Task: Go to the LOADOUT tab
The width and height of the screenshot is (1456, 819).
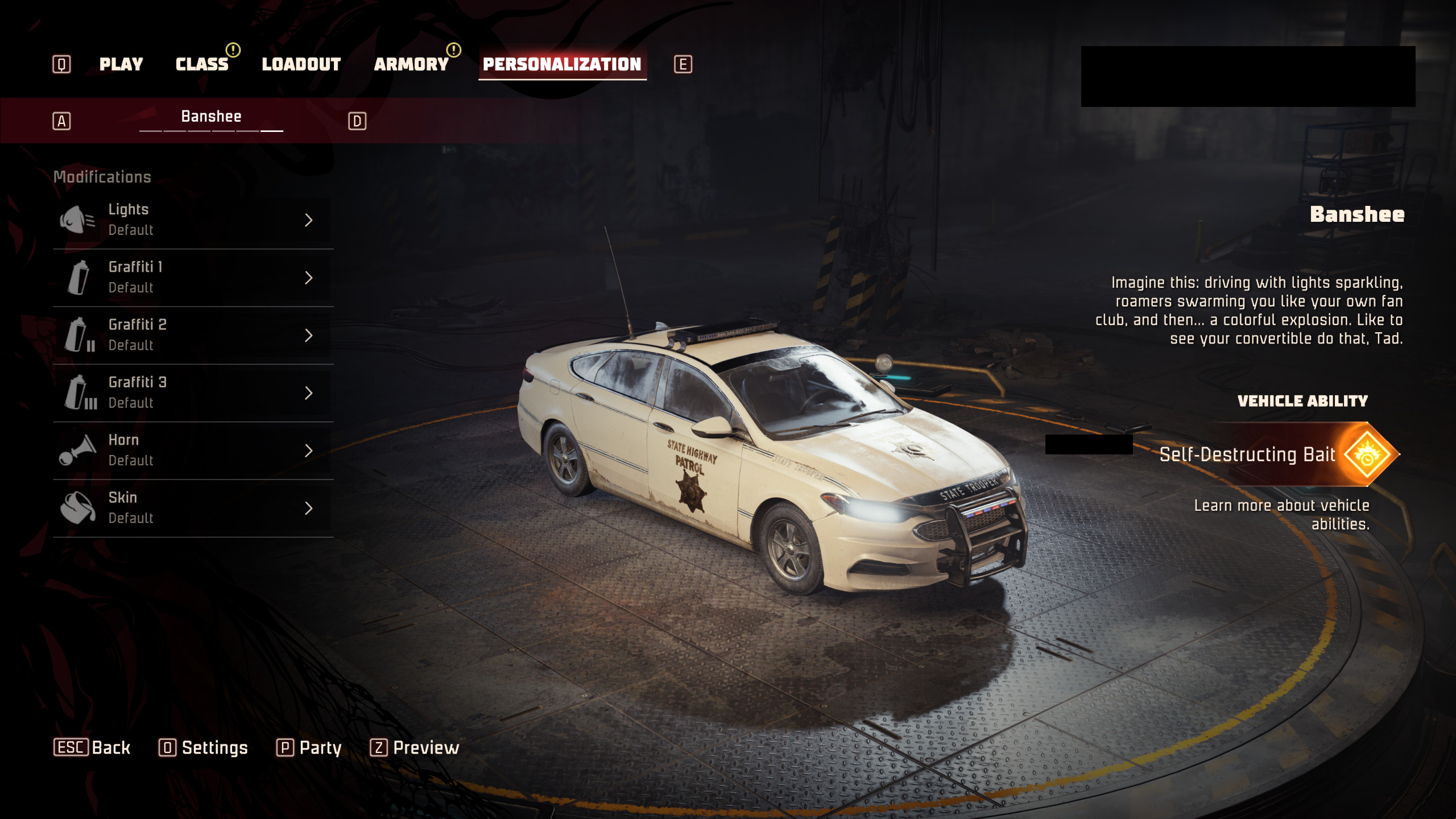Action: (301, 64)
